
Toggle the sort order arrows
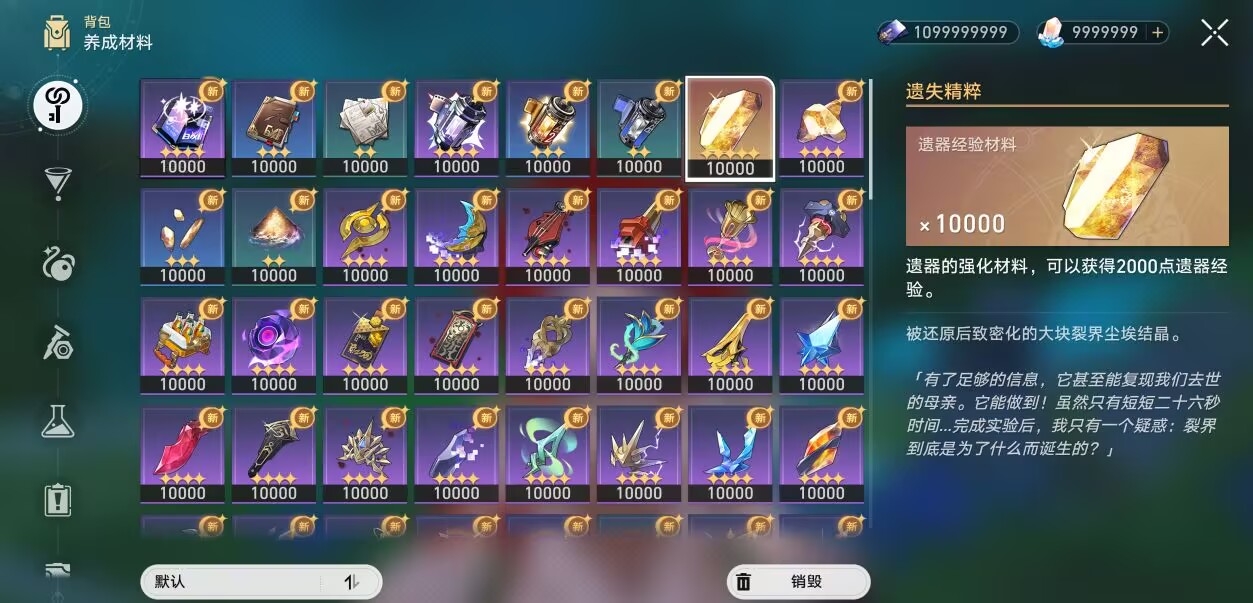pyautogui.click(x=351, y=581)
